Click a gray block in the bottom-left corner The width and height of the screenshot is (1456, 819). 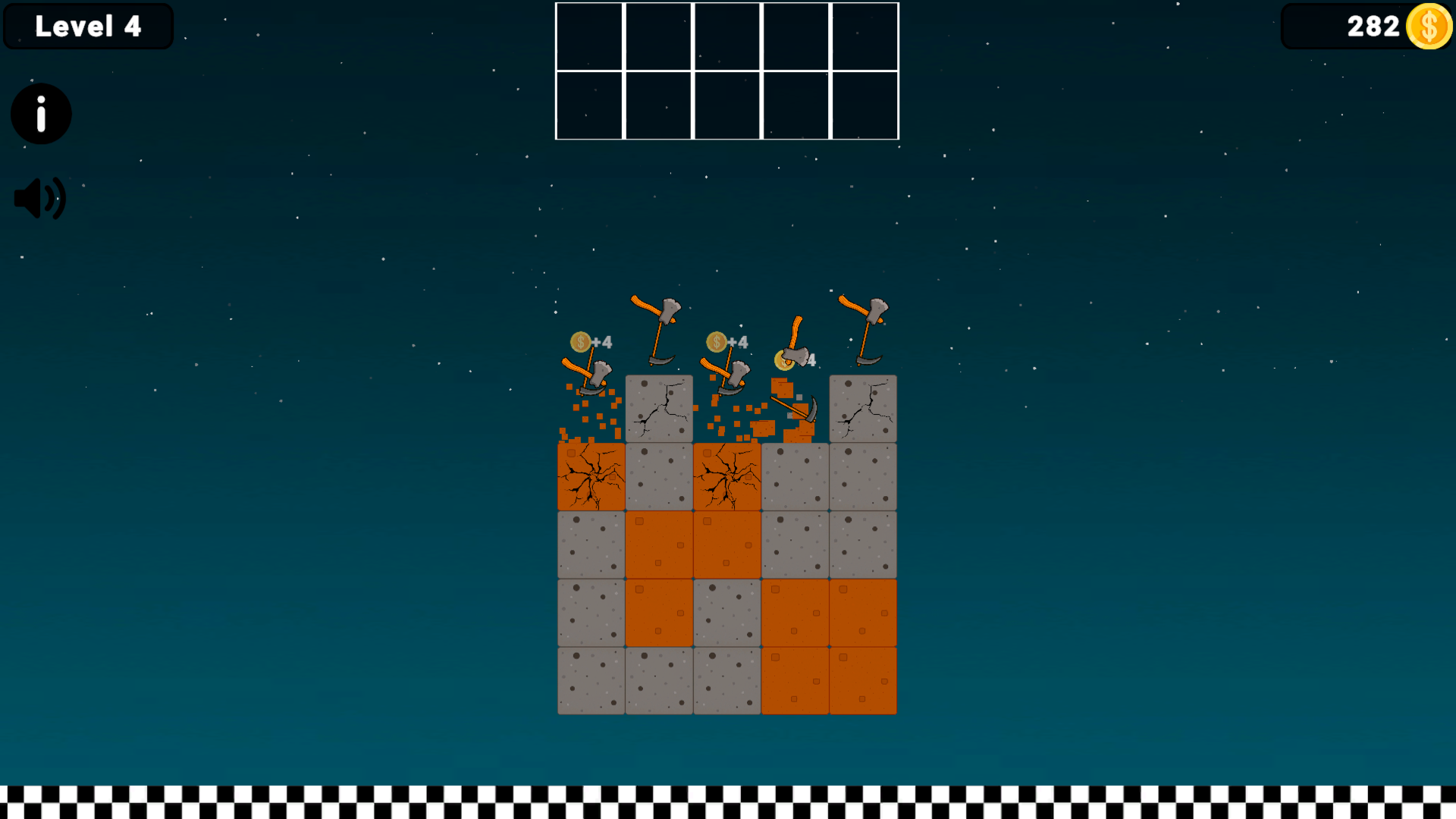click(591, 680)
